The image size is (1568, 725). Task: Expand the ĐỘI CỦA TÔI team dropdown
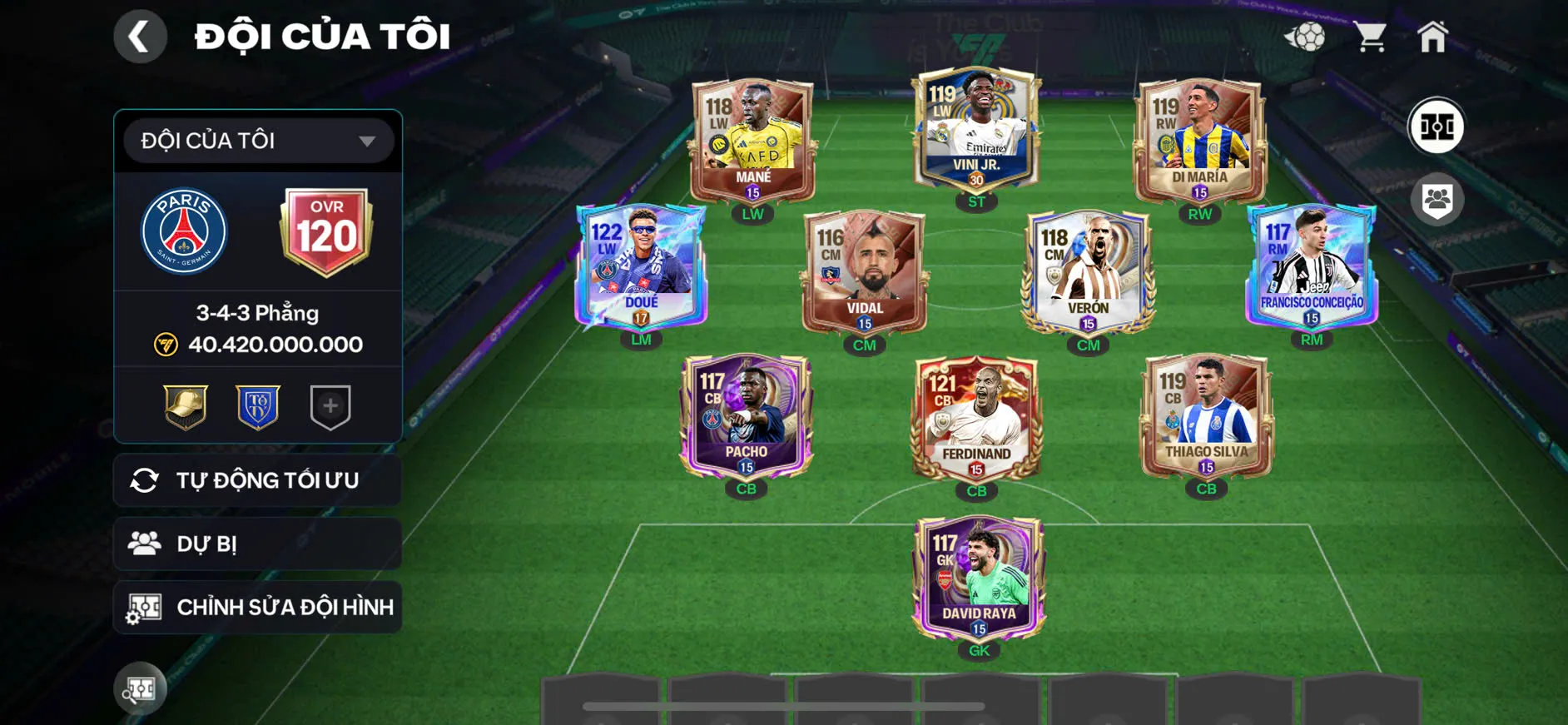coord(256,140)
